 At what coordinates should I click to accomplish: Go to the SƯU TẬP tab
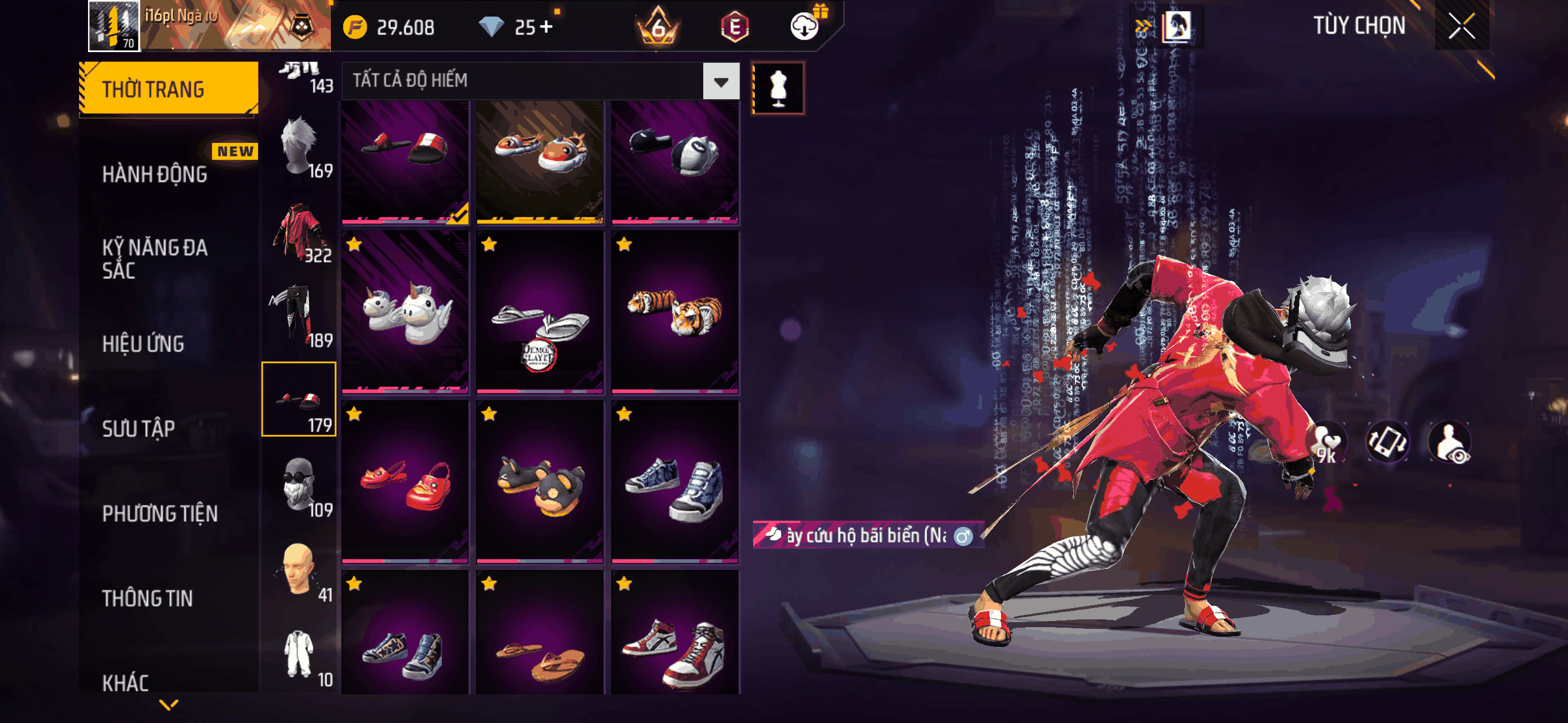click(x=138, y=428)
